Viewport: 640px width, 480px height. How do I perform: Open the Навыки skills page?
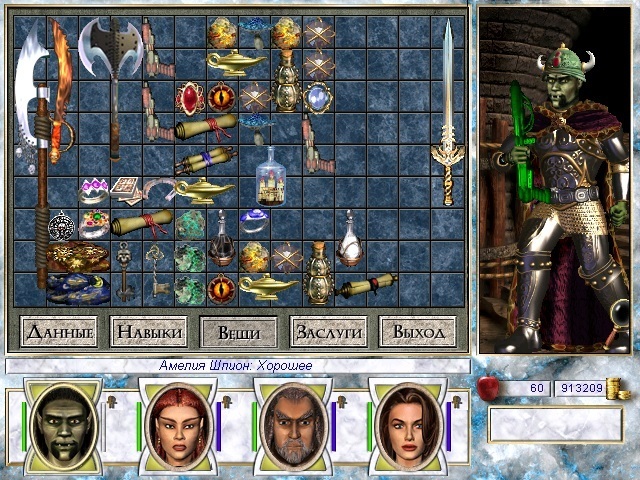pyautogui.click(x=148, y=331)
